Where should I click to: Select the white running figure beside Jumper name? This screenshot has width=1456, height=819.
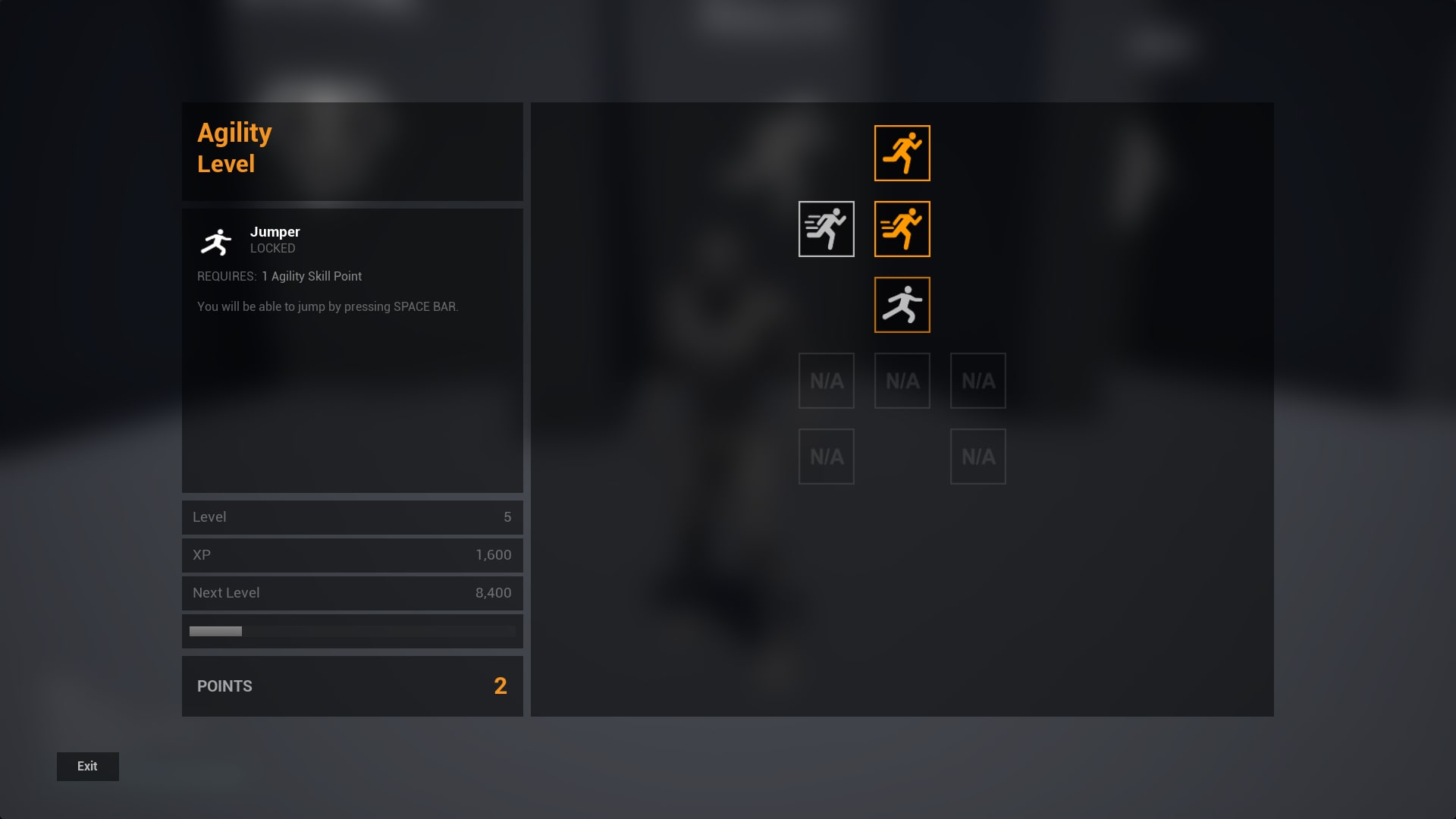217,241
